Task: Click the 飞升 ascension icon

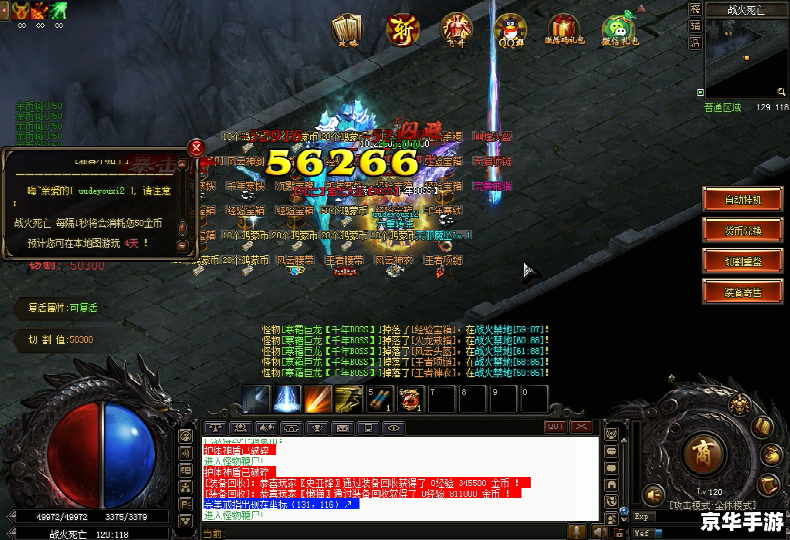Action: (x=458, y=30)
